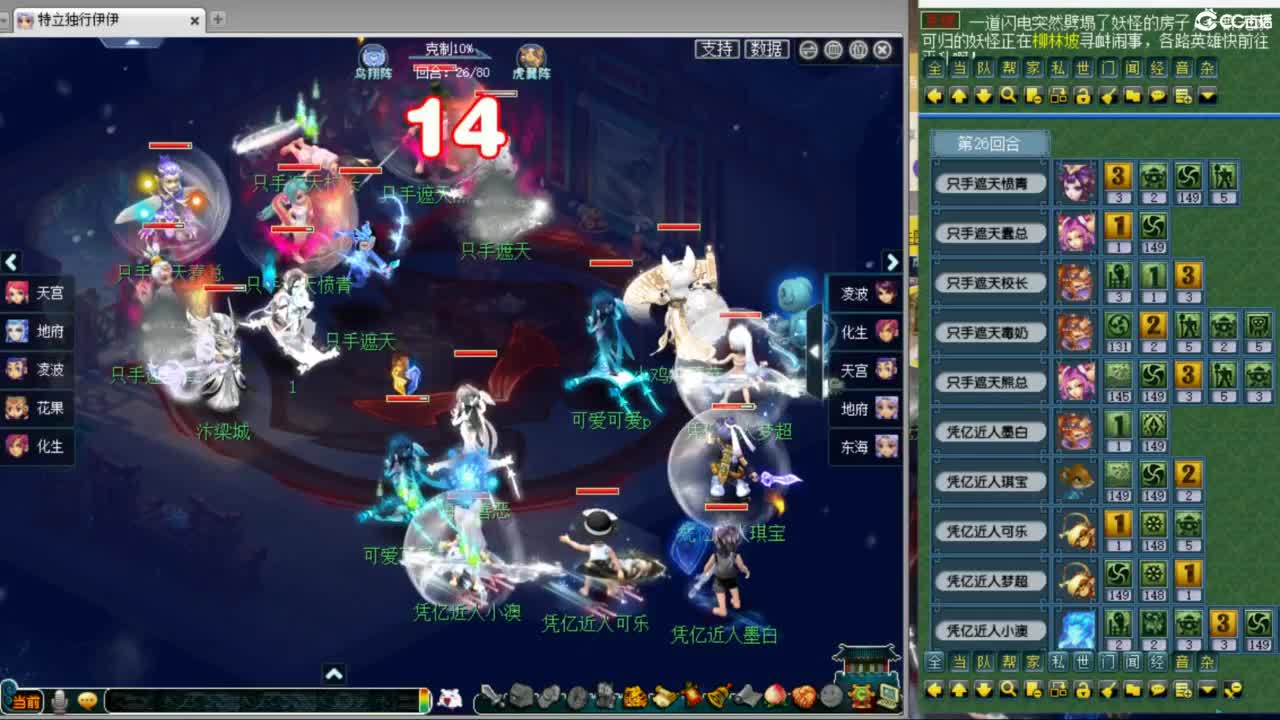Click the 数据 button at top right

tap(767, 48)
